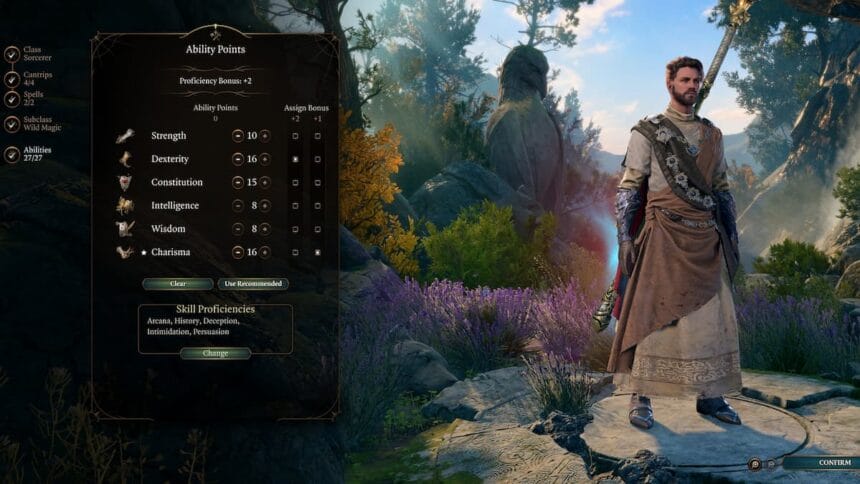
Task: Uncheck Dexterity's +2 bonus box
Action: pos(295,159)
